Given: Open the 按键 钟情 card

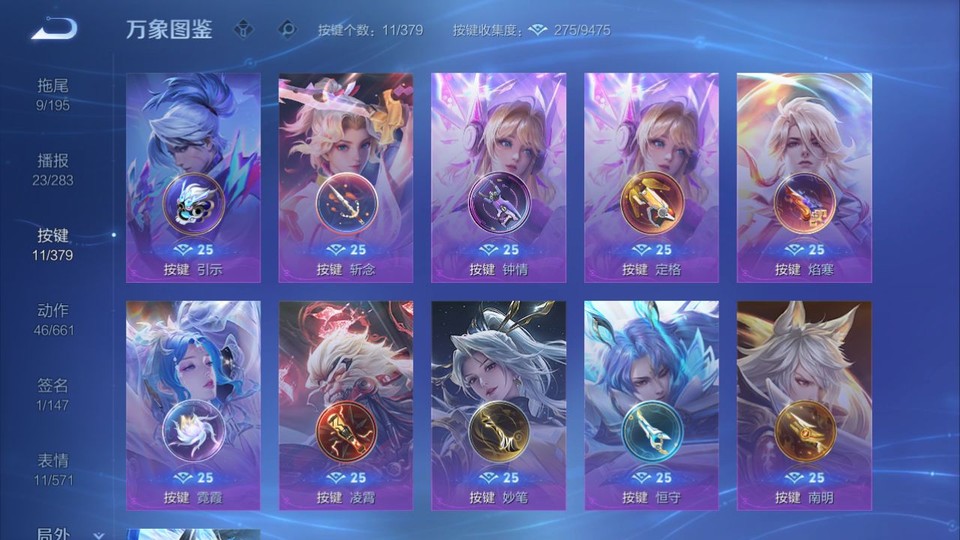Looking at the screenshot, I should (x=498, y=178).
